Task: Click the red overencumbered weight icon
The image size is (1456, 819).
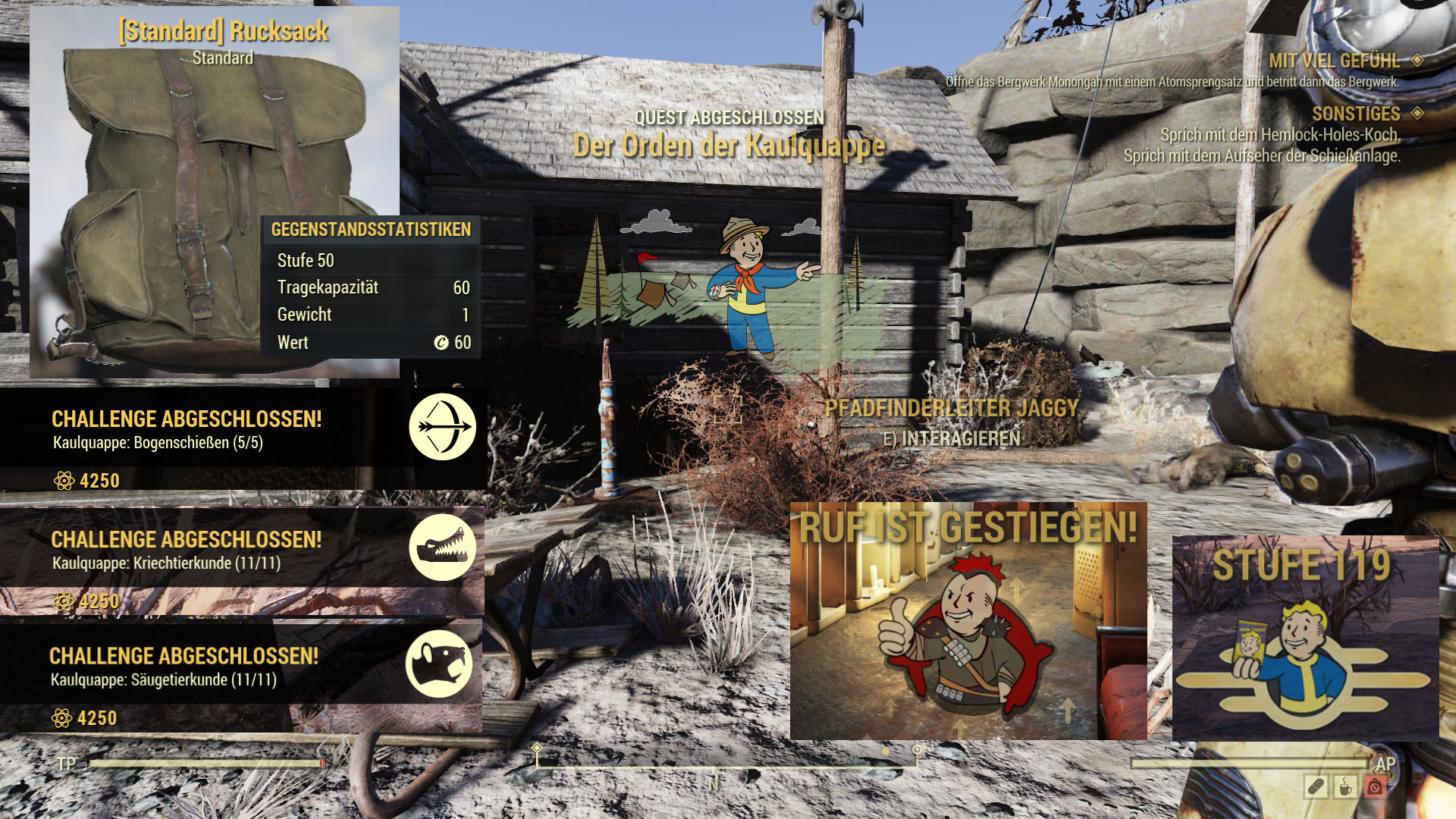Action: pos(1376,786)
